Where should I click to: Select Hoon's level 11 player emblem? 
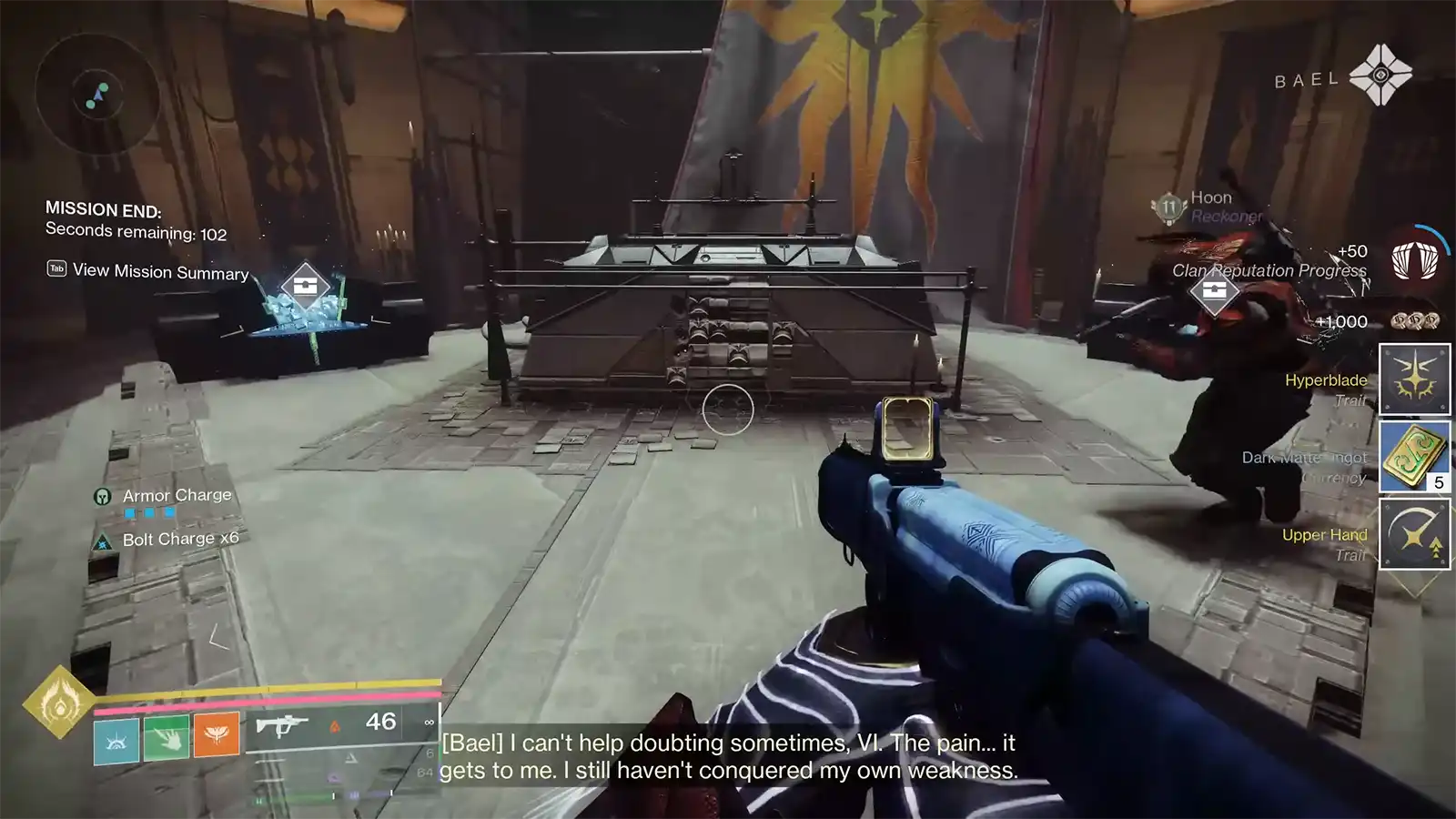(x=1168, y=207)
